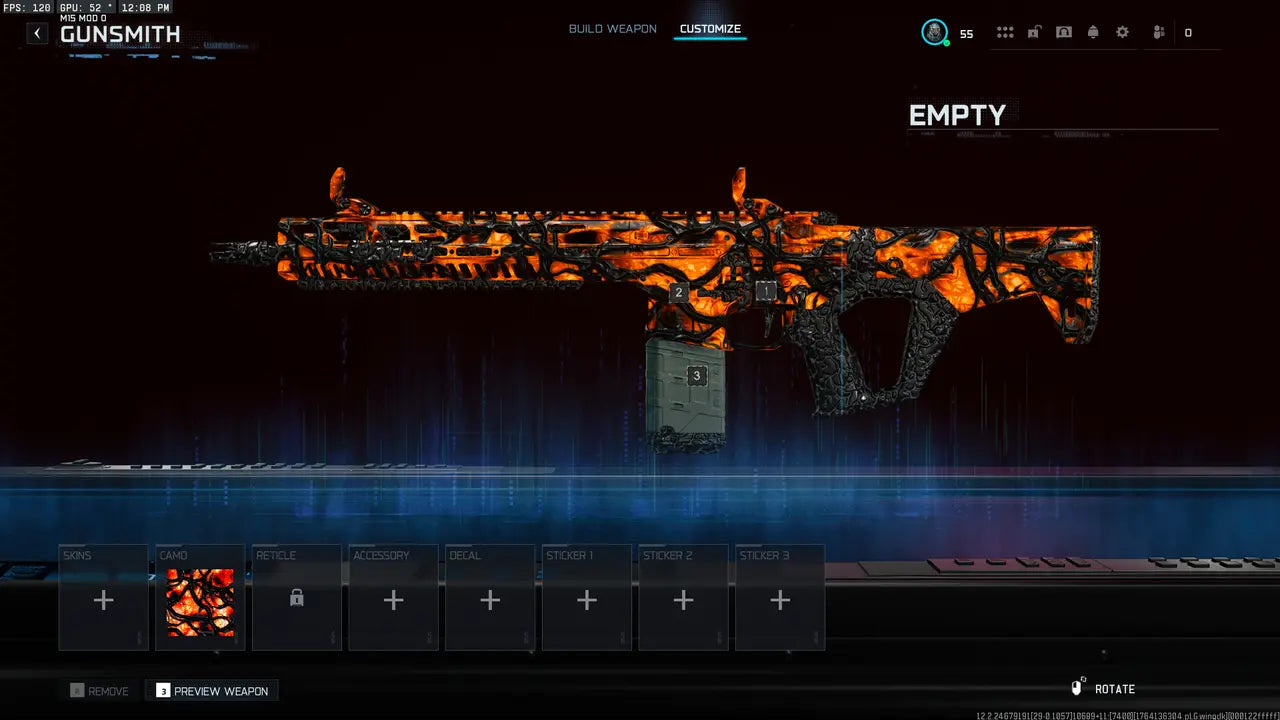Click attachment marker 3 on the magazine
Viewport: 1280px width, 720px height.
point(696,375)
